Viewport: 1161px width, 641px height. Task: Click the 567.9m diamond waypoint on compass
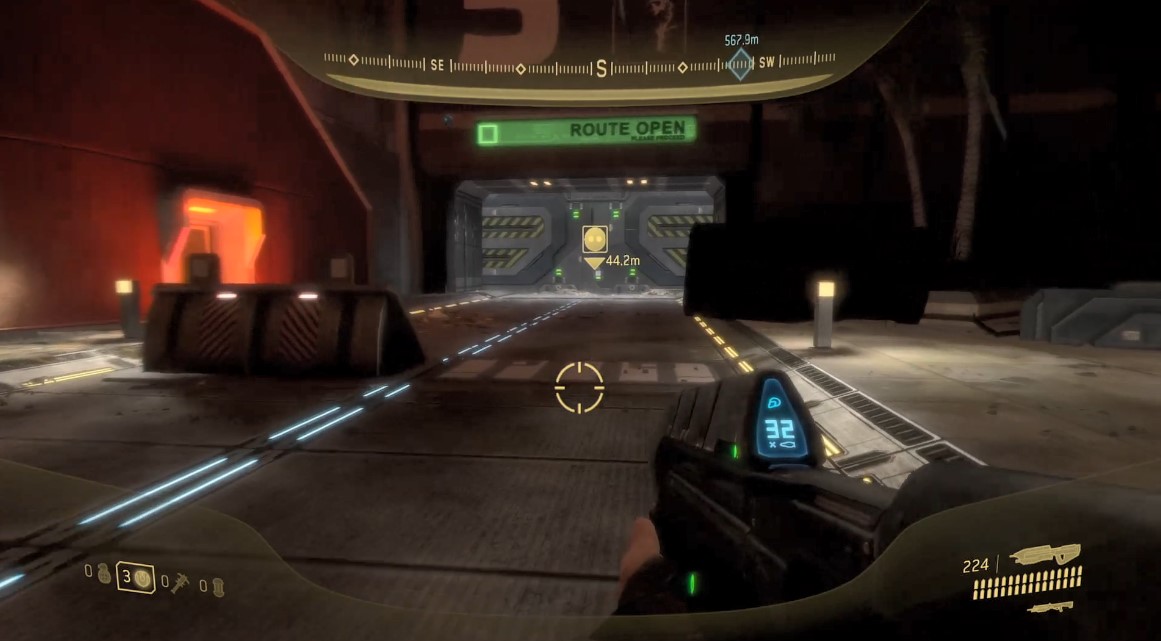740,65
